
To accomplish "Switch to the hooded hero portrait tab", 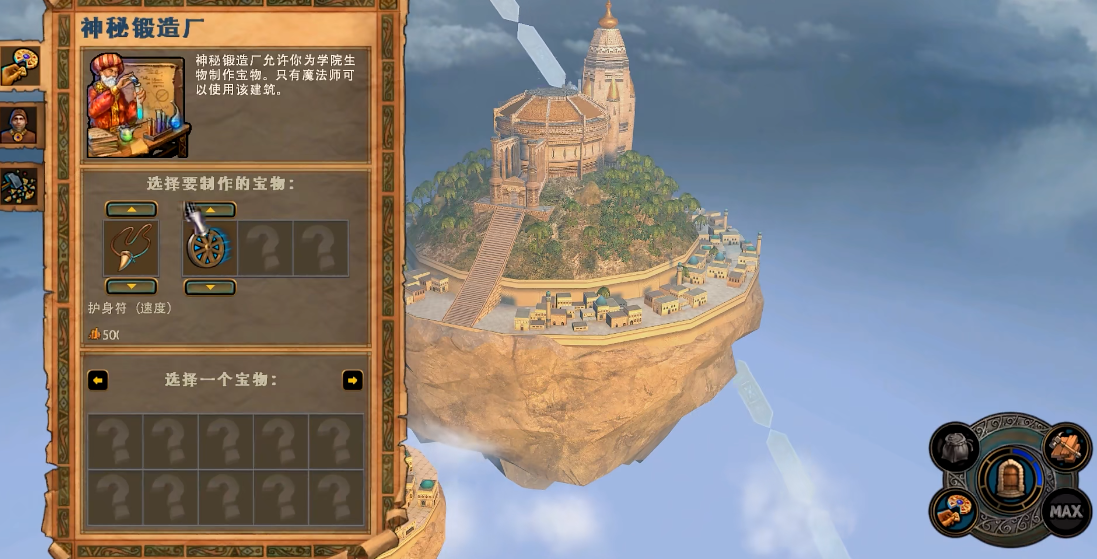I will 19,125.
